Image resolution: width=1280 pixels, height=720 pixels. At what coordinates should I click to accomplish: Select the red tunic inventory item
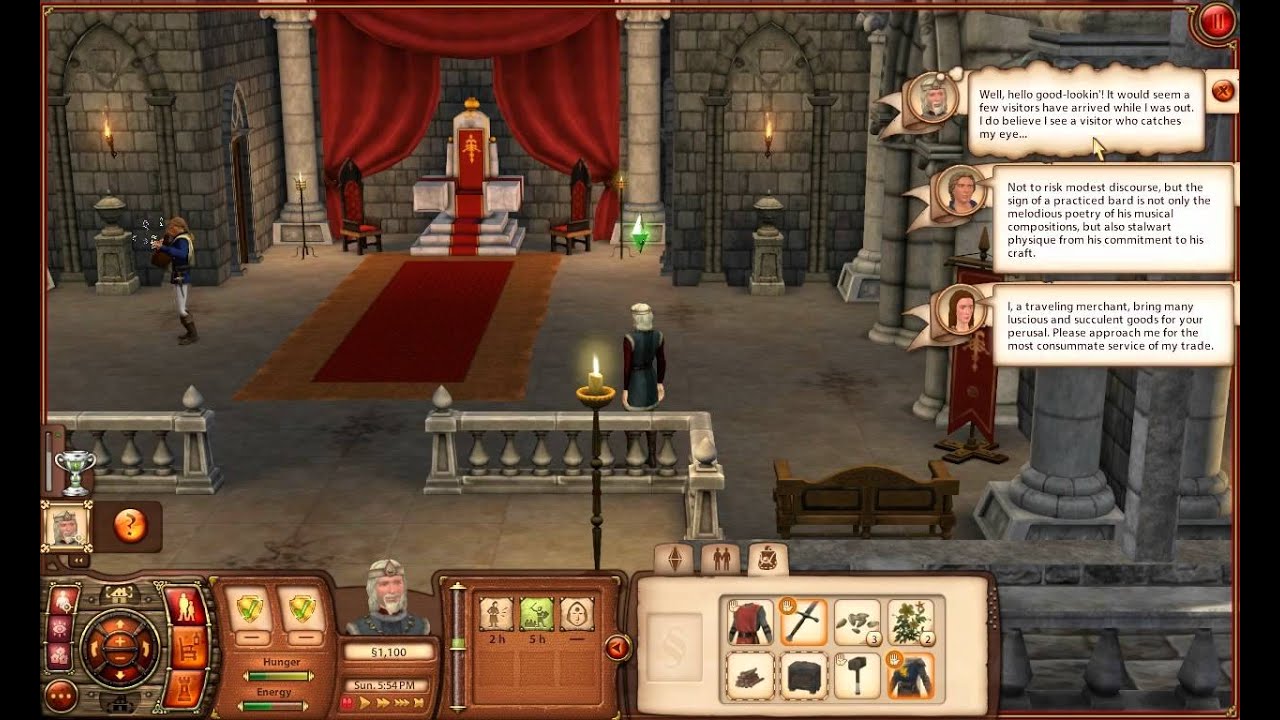click(750, 622)
